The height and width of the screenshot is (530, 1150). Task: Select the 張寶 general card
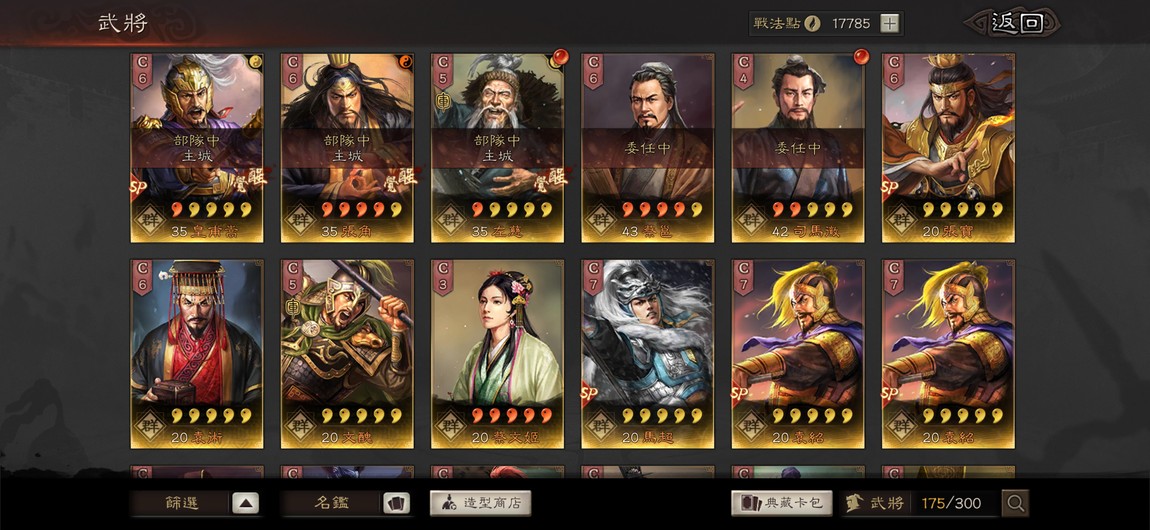pyautogui.click(x=948, y=147)
